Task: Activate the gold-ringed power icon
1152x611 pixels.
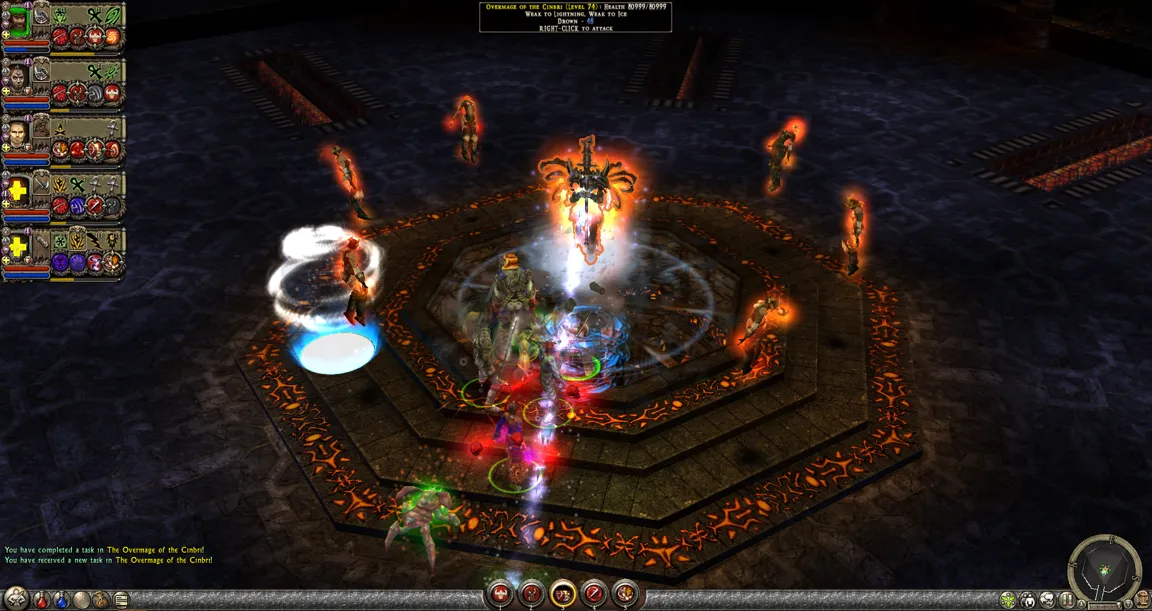Action: (x=563, y=594)
